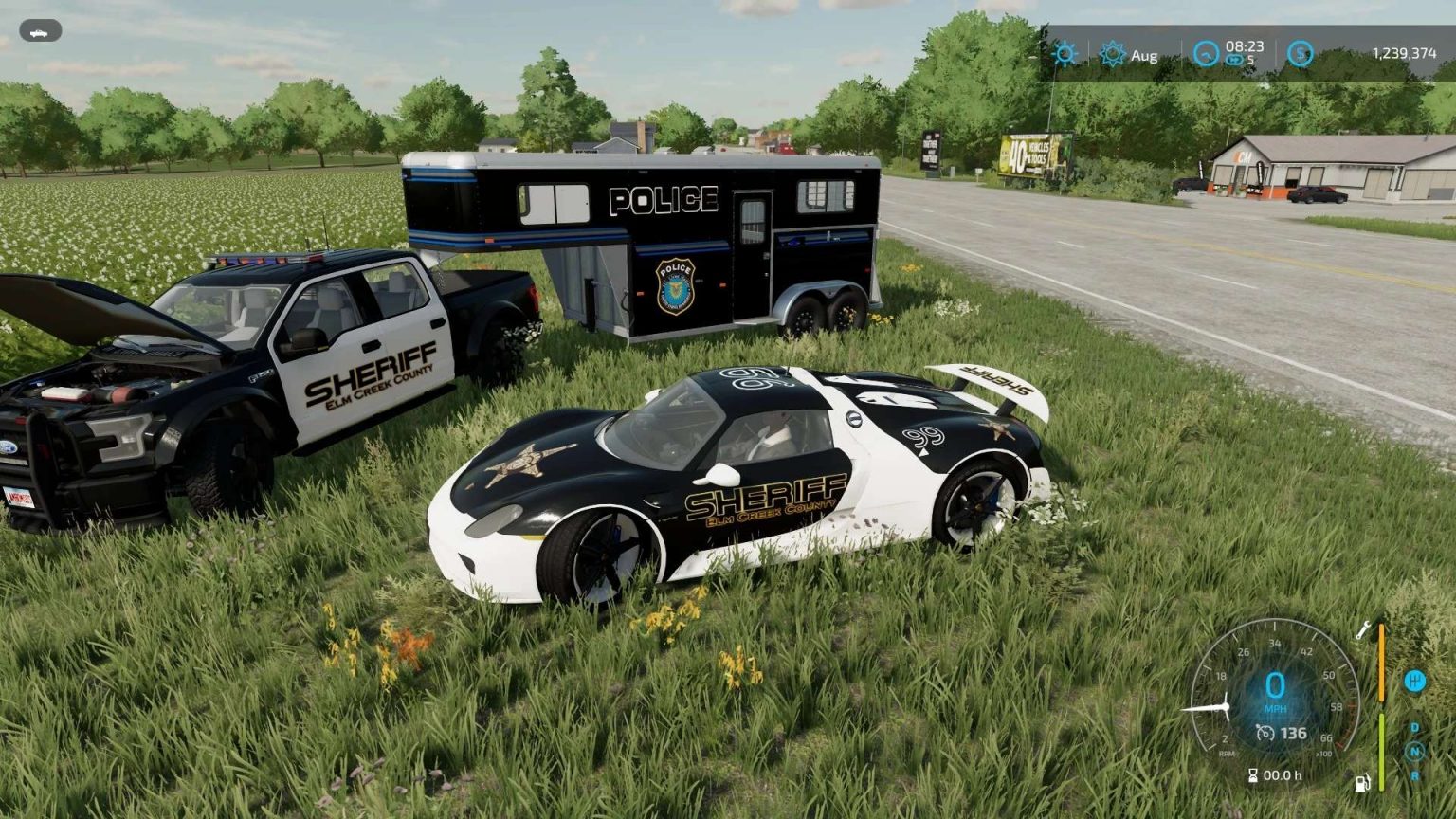Click the blue cogwheel help icon top-right
The image size is (1456, 819).
coord(1065,54)
